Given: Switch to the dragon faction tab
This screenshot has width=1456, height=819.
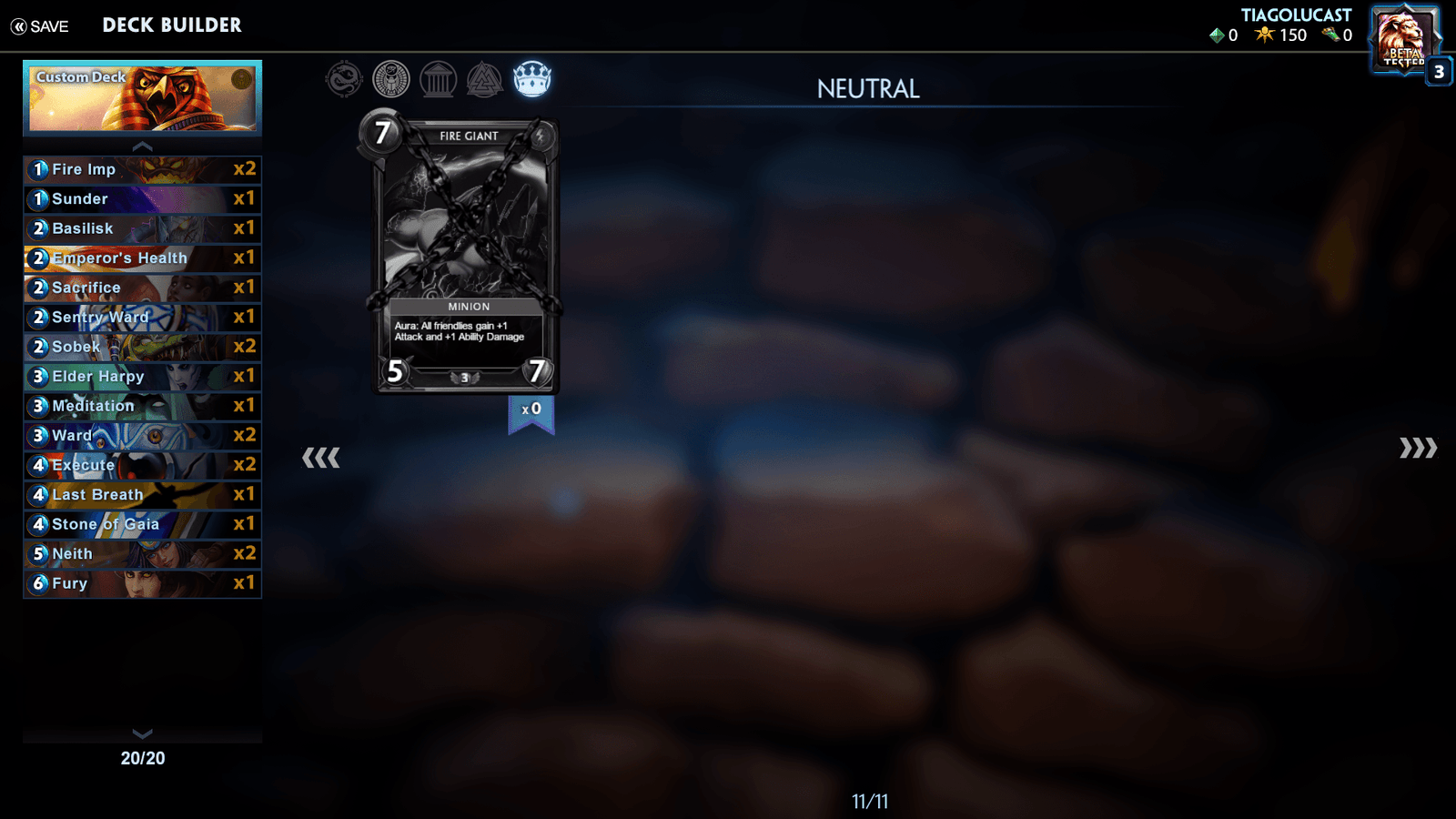Looking at the screenshot, I should (344, 80).
